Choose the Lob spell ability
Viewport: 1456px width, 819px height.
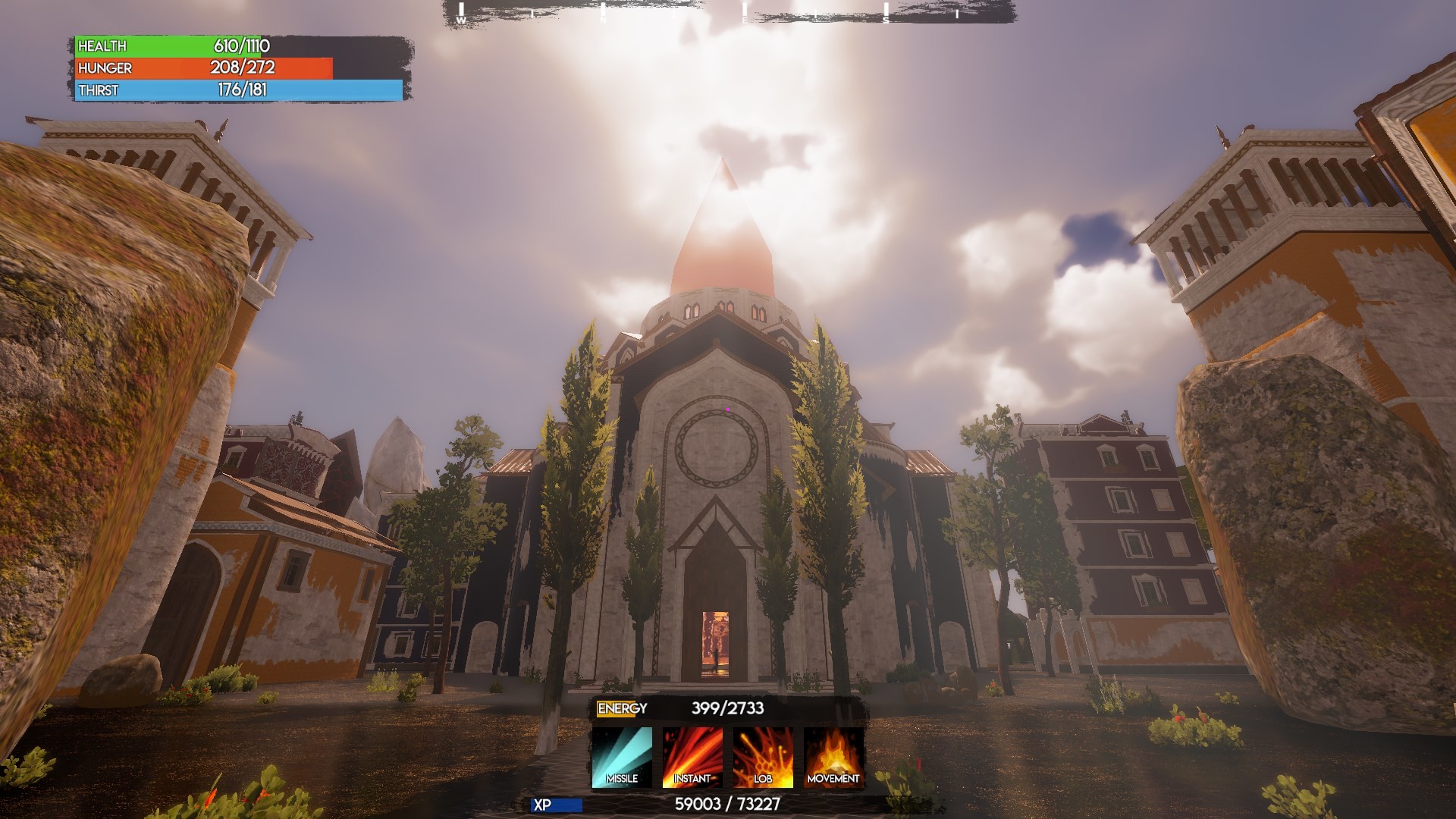[x=763, y=758]
